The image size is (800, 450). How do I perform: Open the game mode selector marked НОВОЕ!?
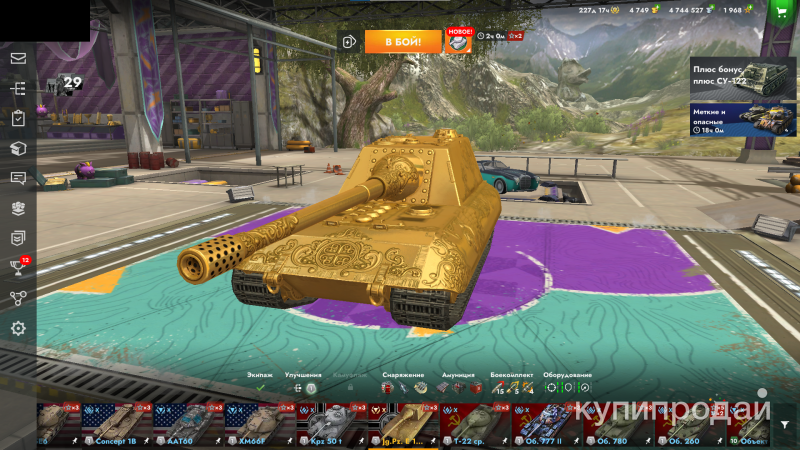pos(459,41)
